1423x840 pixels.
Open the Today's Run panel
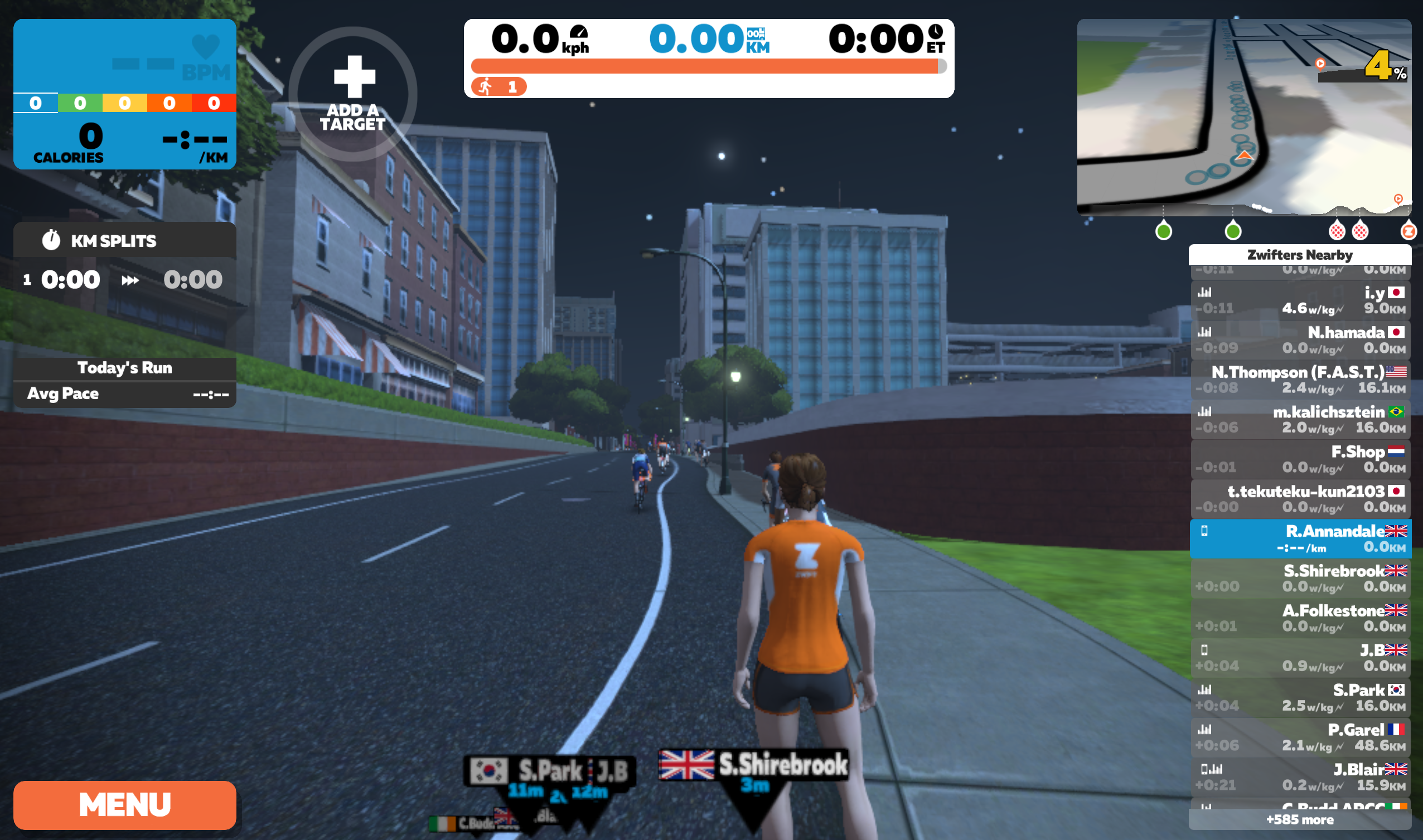click(x=124, y=368)
